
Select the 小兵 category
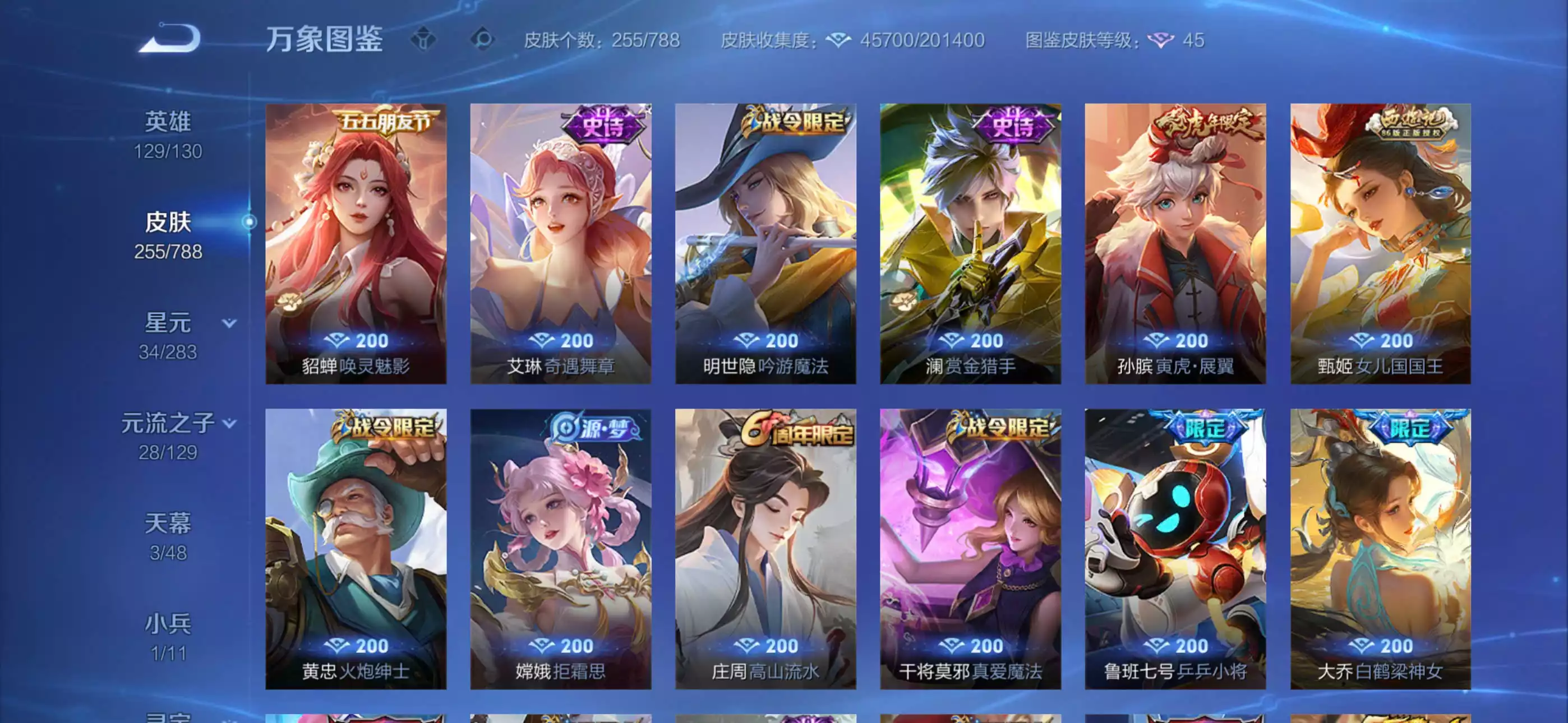[169, 622]
